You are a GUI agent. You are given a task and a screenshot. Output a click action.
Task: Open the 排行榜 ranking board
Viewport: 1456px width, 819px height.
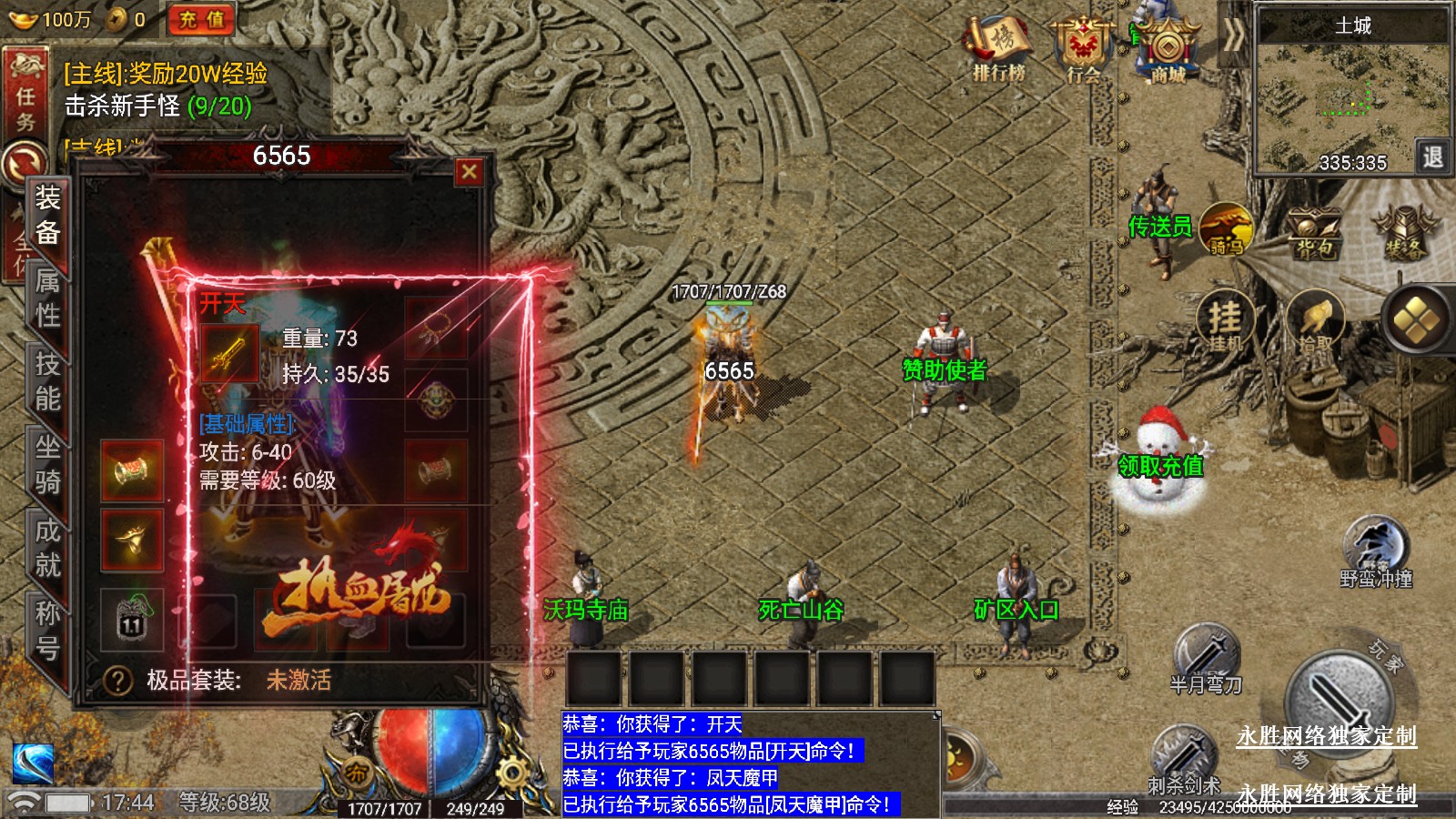pyautogui.click(x=998, y=50)
